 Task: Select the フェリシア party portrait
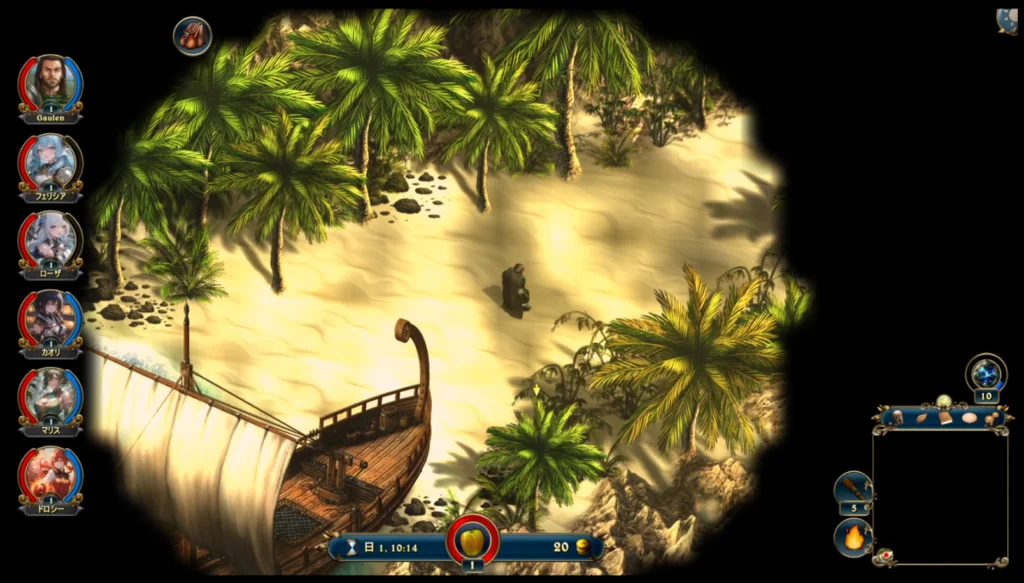[x=50, y=161]
